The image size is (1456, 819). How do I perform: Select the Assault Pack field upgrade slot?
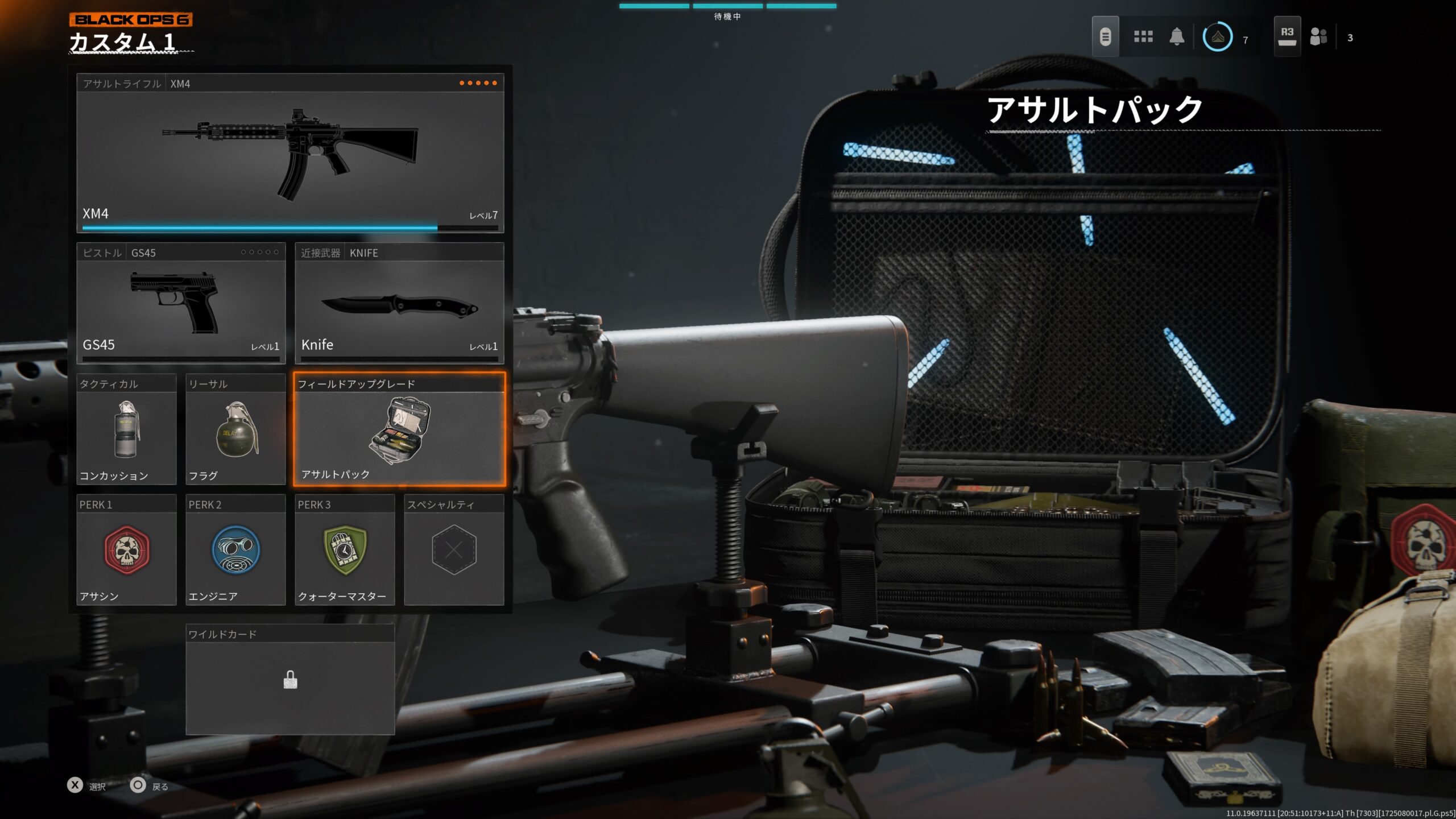click(x=399, y=430)
